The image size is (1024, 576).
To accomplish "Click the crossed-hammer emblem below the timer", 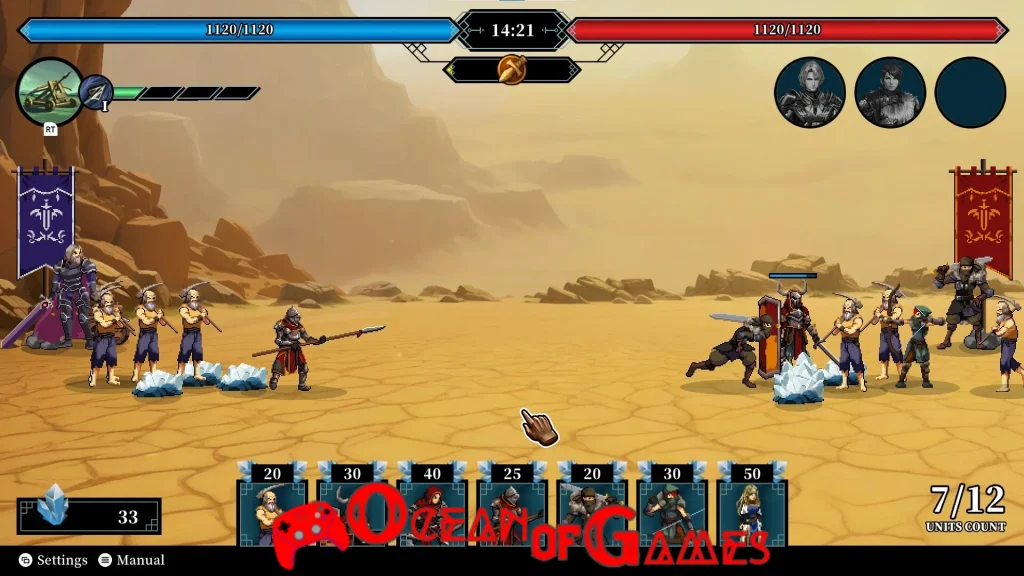I will (x=512, y=70).
